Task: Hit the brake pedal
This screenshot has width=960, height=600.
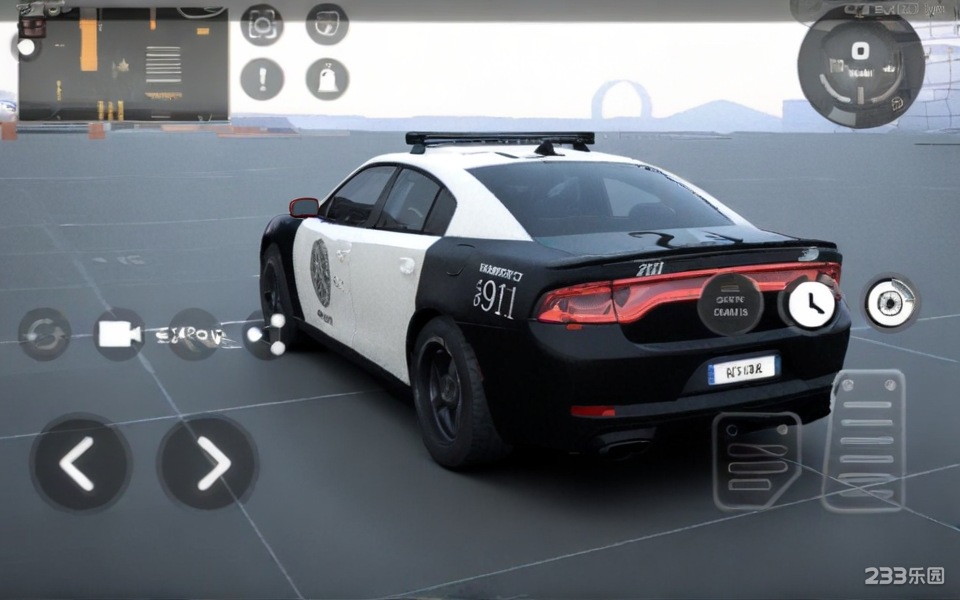Action: [756, 460]
